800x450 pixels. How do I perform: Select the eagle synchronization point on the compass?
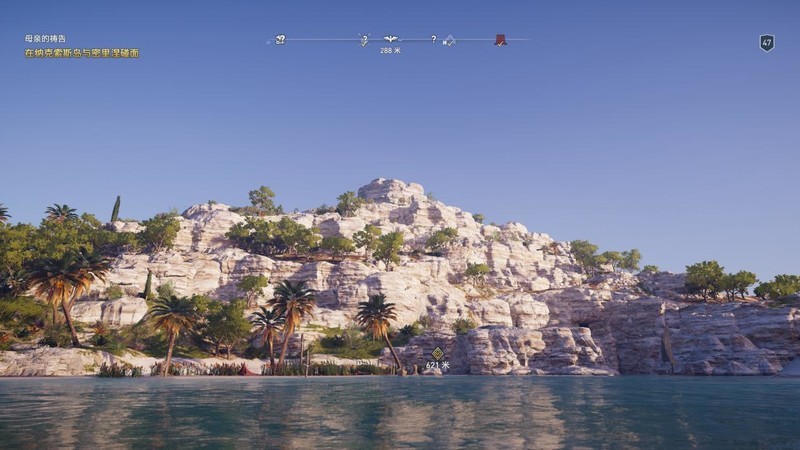coord(390,39)
